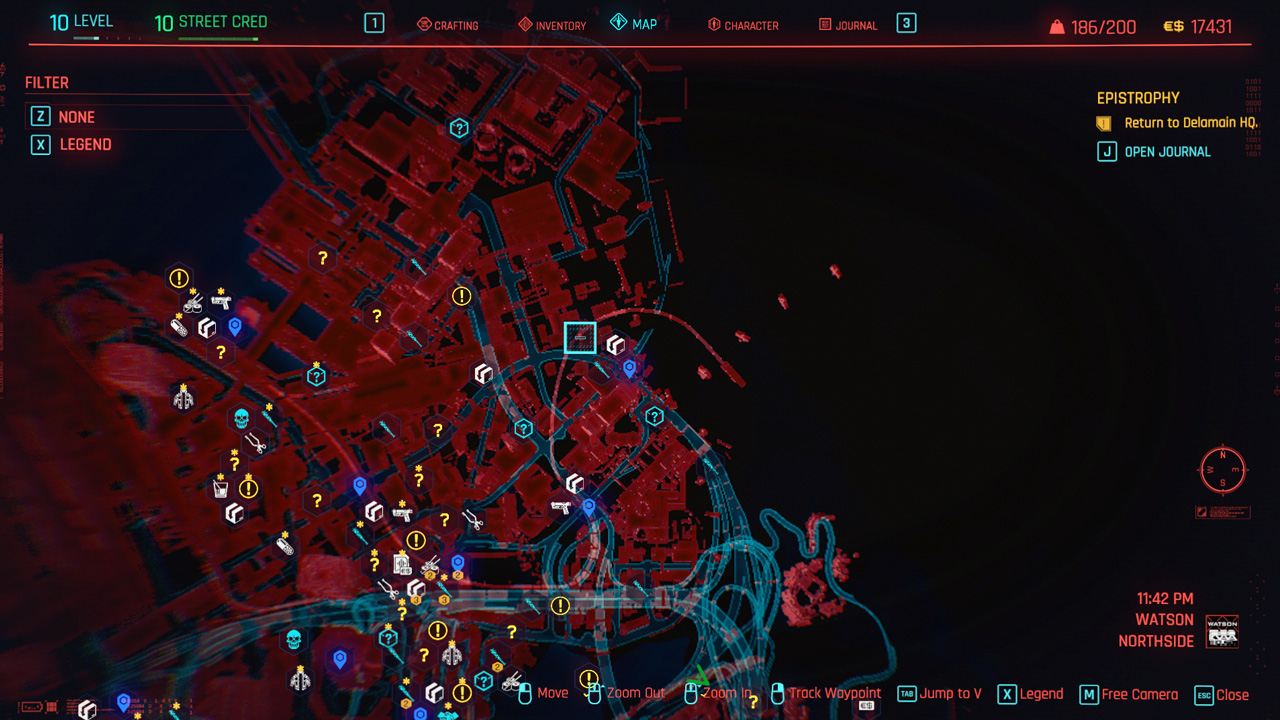Image resolution: width=1280 pixels, height=720 pixels.
Task: Click the highlighted drop point selection square
Action: pos(580,337)
